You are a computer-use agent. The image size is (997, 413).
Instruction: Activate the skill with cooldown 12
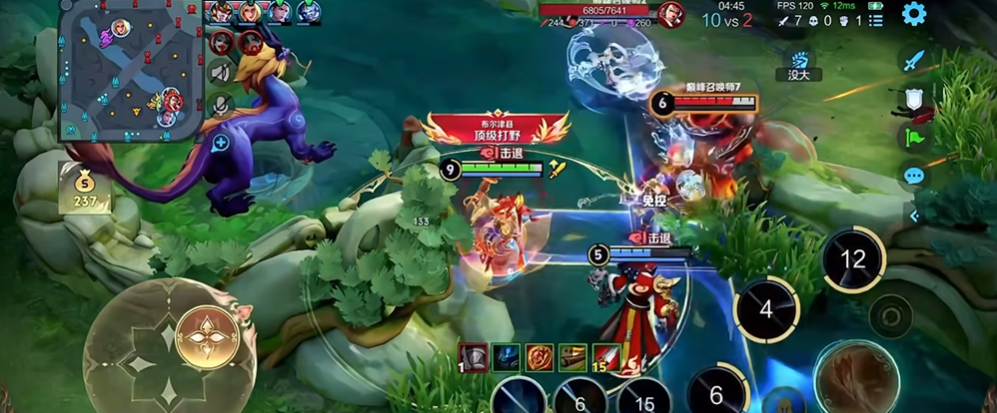point(852,260)
